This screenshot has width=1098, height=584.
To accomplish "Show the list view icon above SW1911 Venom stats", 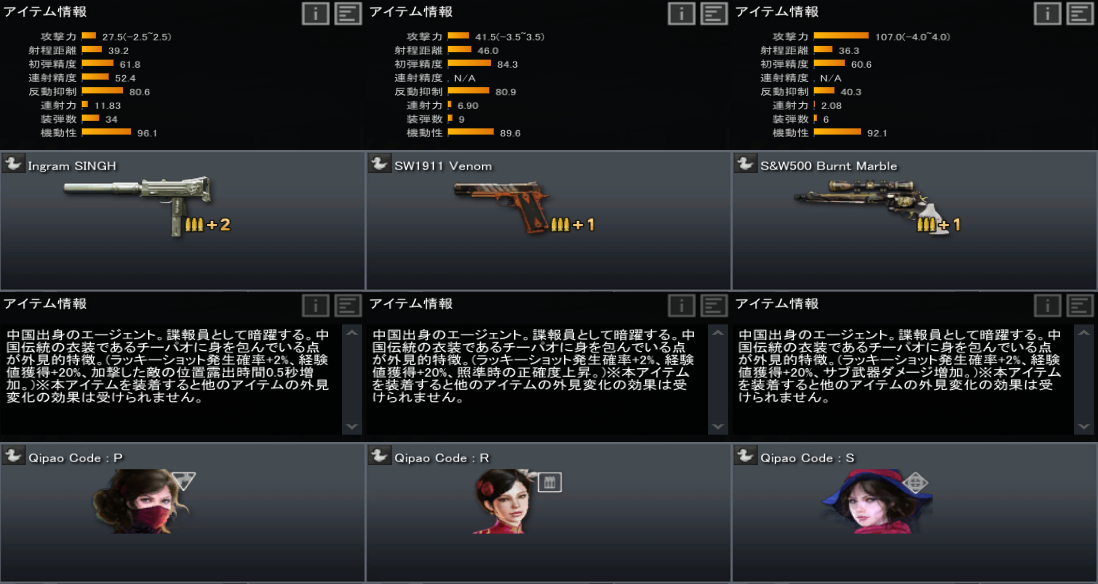I will coord(714,13).
